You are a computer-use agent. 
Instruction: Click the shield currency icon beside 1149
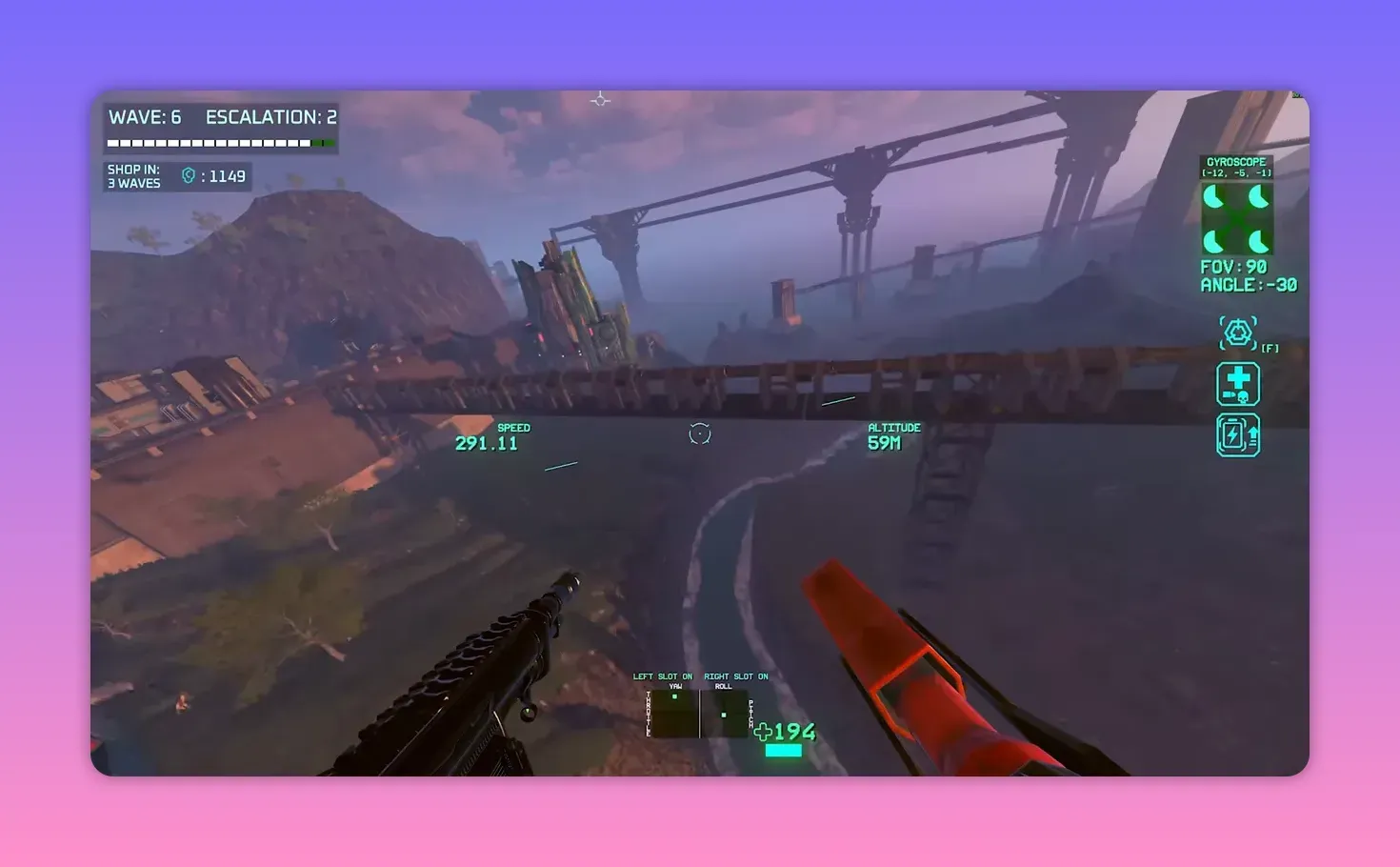tap(188, 175)
